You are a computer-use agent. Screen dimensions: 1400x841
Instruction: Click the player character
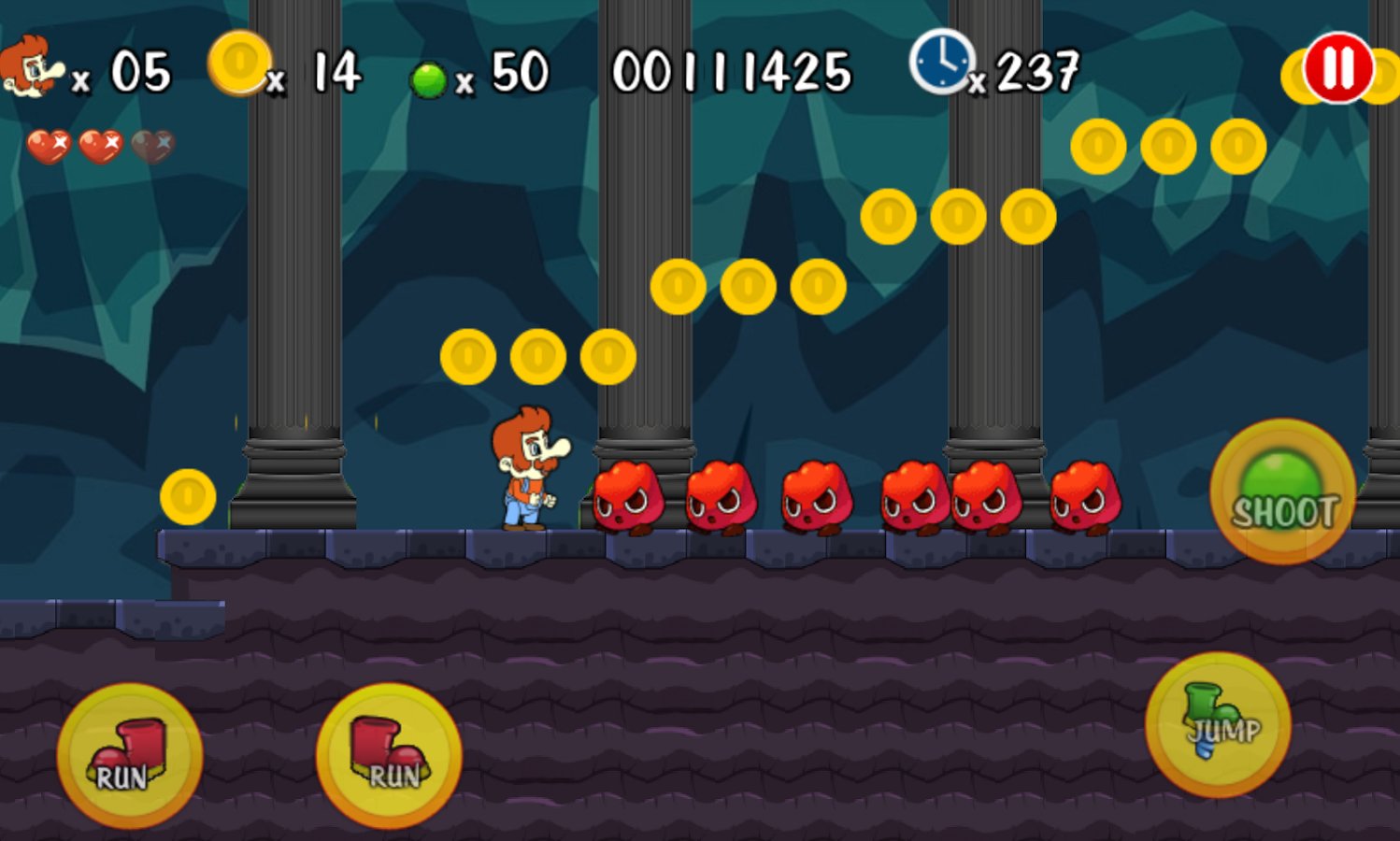coord(528,472)
